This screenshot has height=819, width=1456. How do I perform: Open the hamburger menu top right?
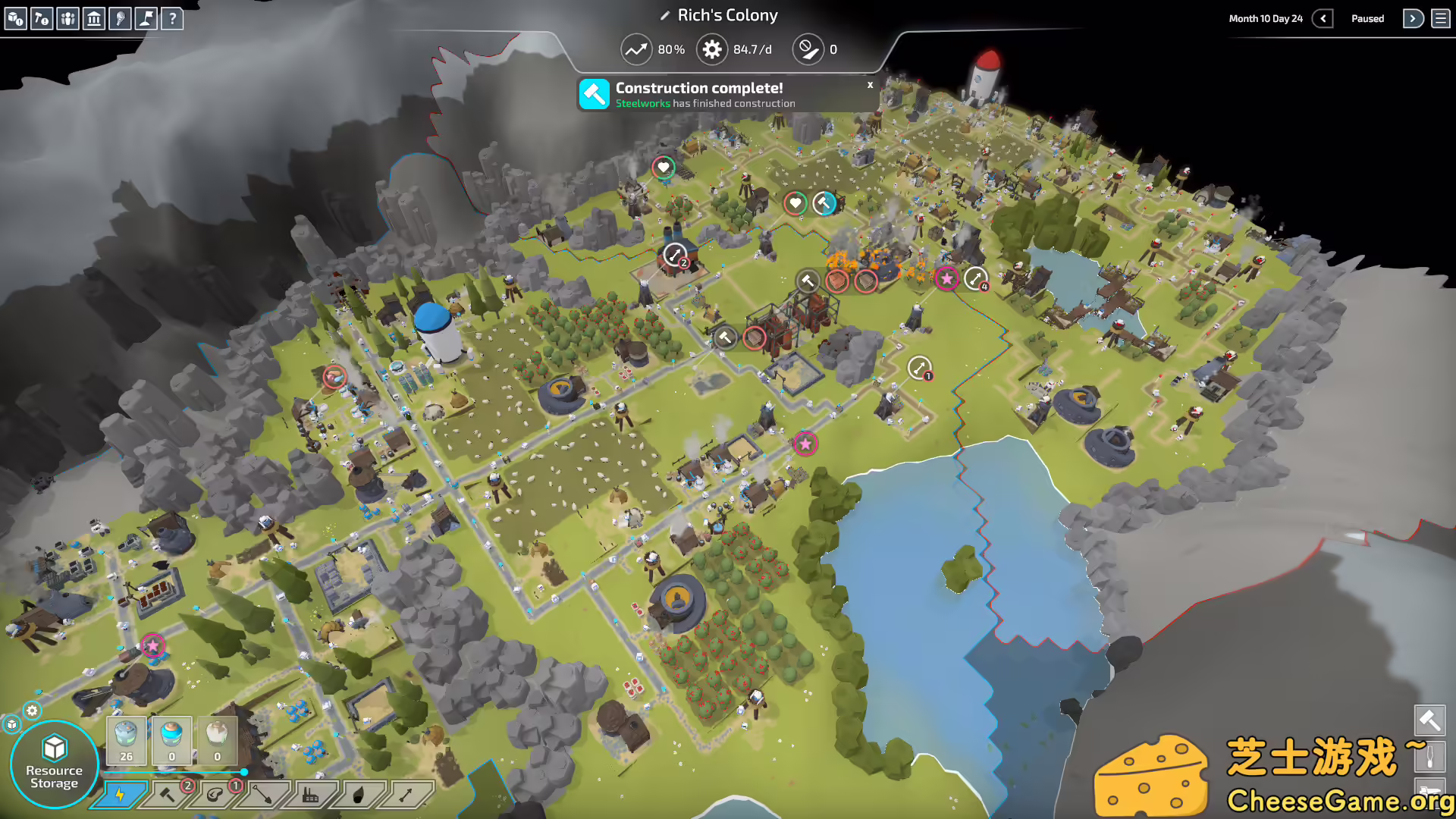pos(1440,18)
